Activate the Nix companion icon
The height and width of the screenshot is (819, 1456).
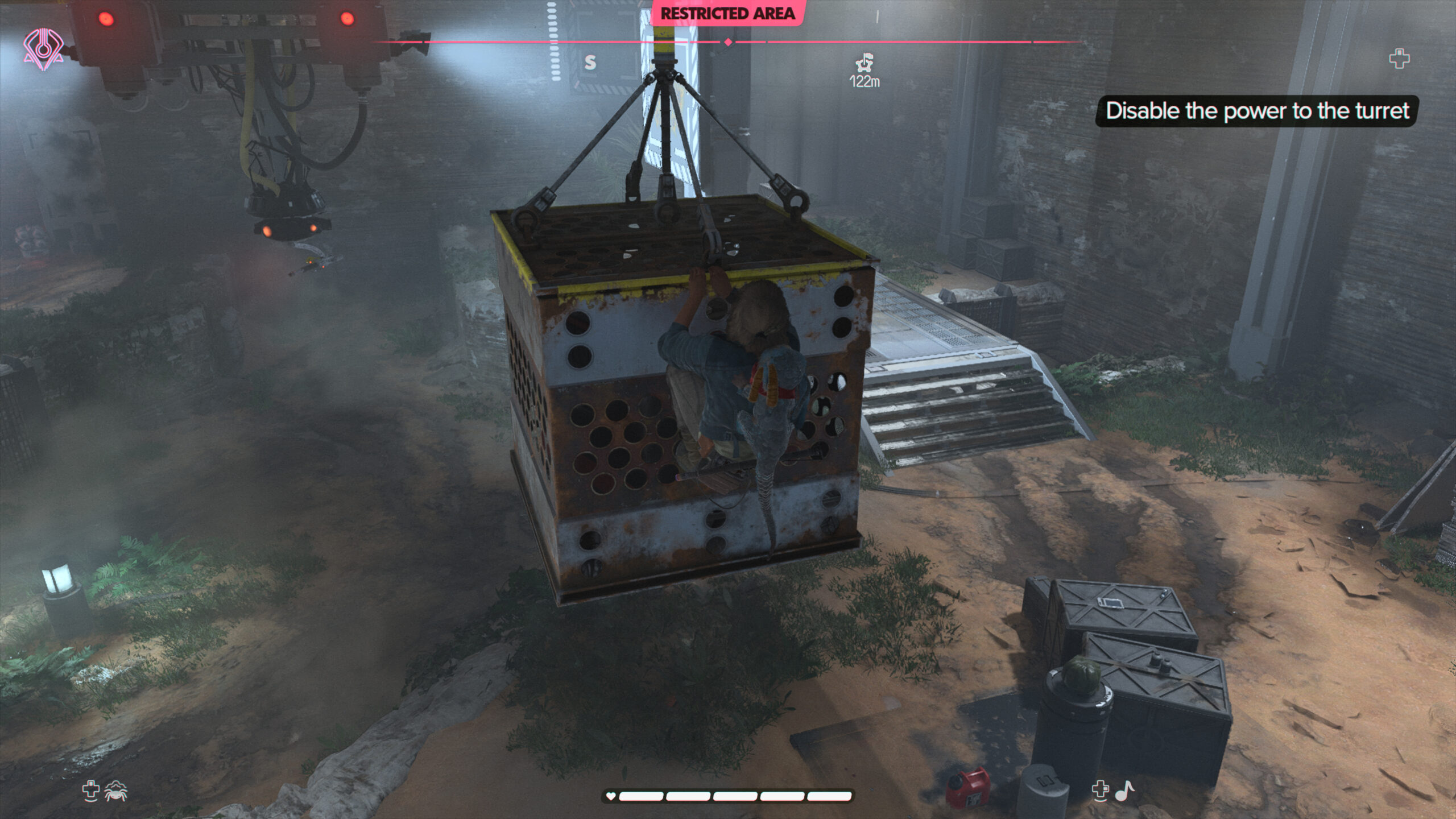pyautogui.click(x=115, y=791)
